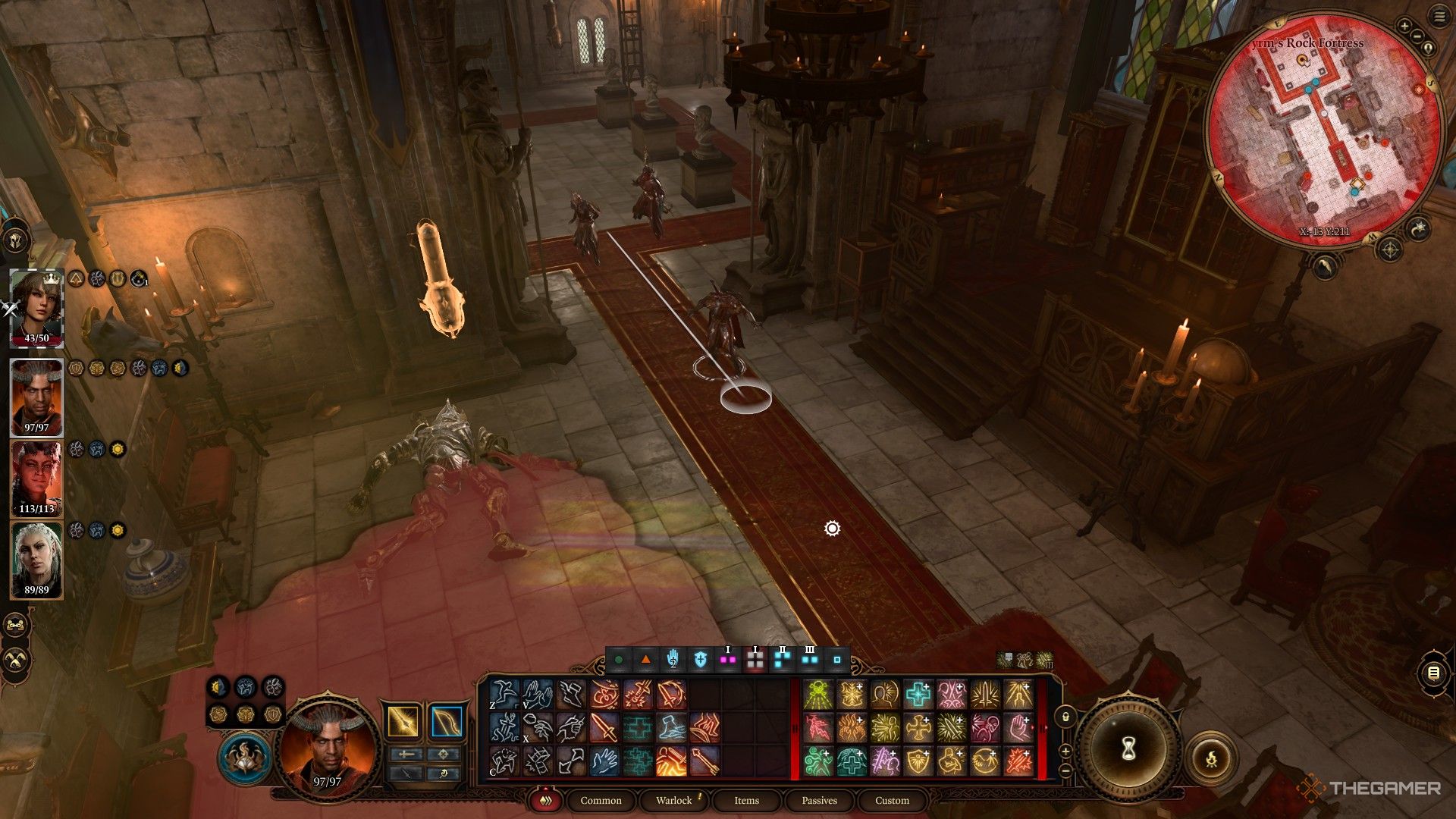Open the campfire rest button
Viewport: 1456px width, 819px height.
click(1211, 758)
